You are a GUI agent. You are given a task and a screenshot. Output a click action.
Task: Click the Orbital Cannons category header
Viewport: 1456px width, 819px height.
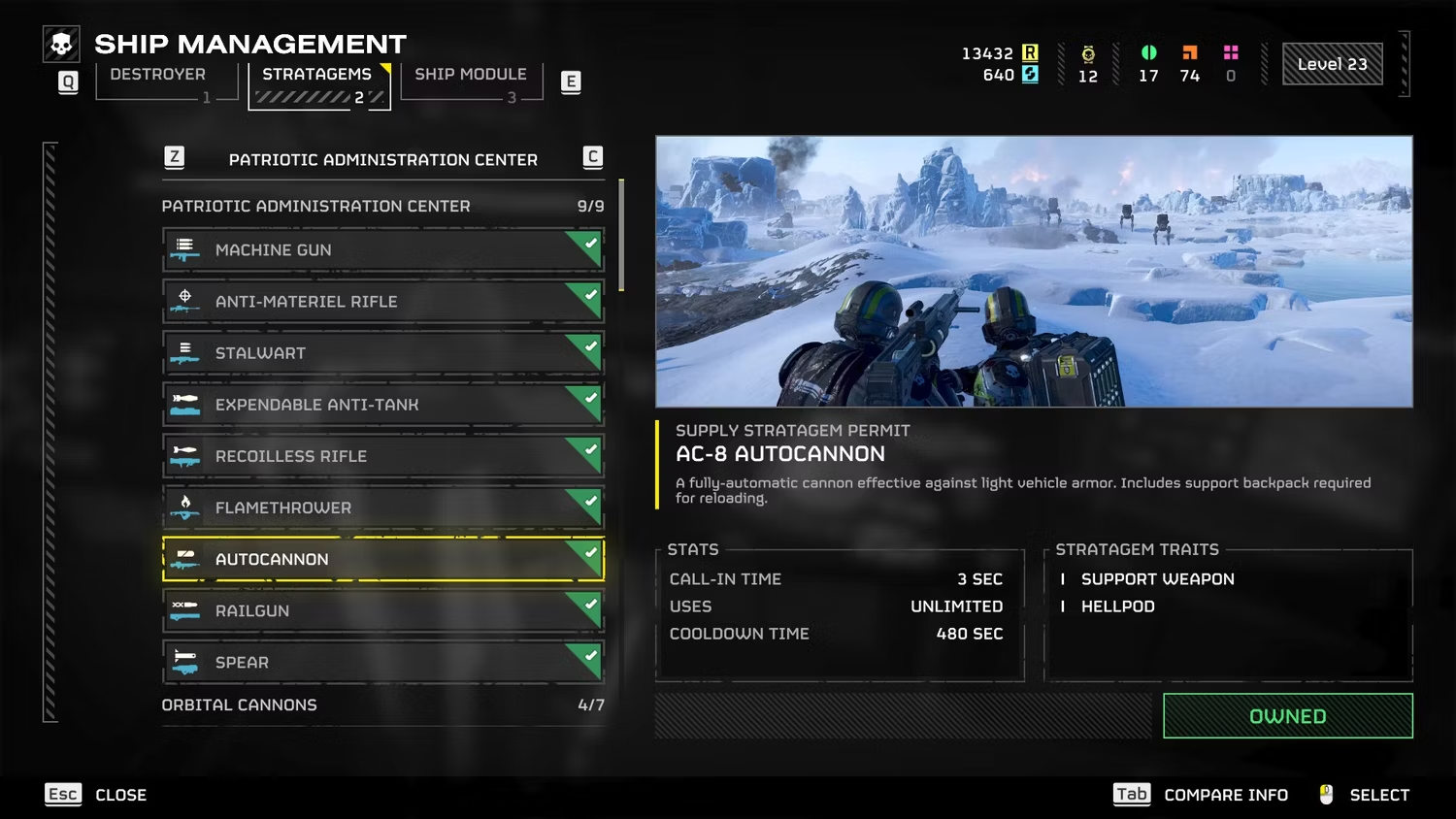pos(383,705)
